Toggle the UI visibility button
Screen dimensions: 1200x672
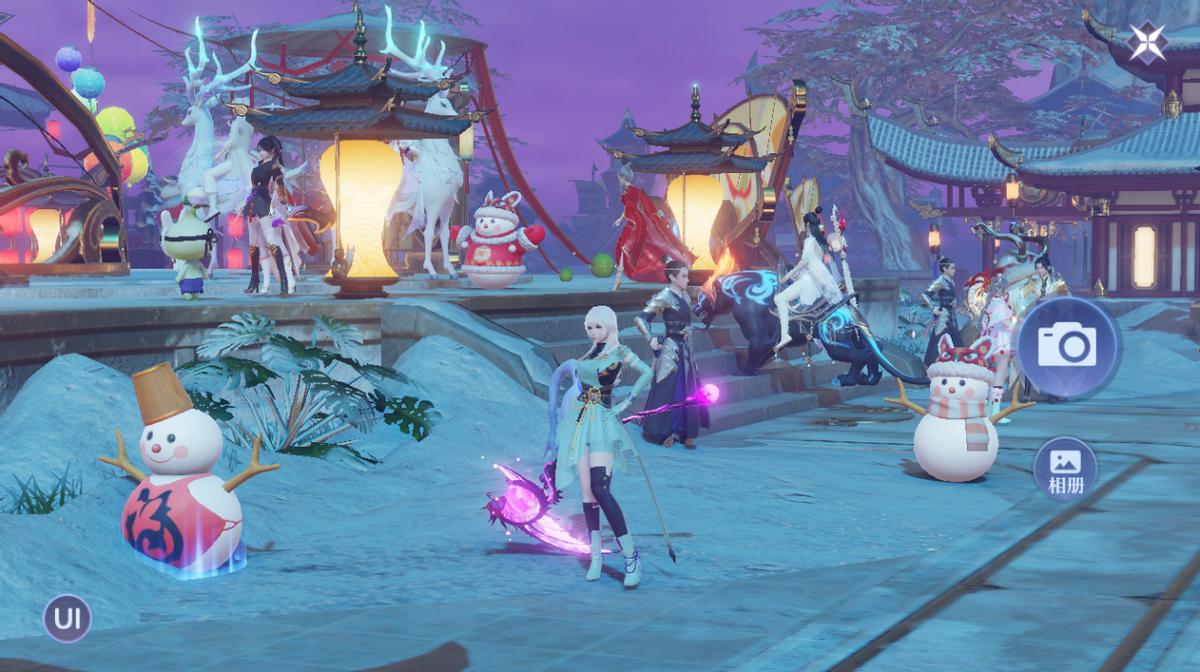point(67,618)
